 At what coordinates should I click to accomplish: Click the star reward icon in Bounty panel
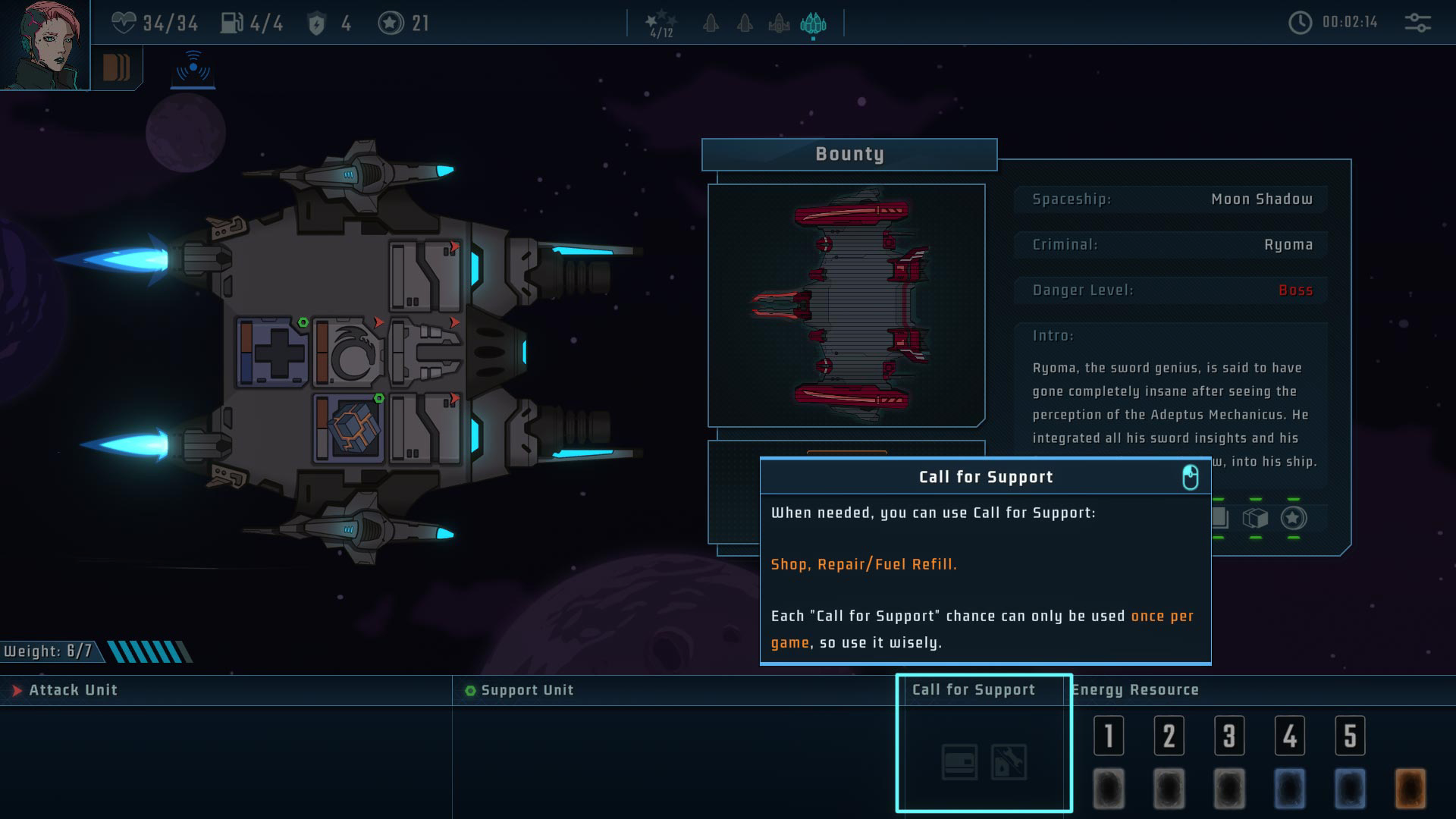(1294, 518)
